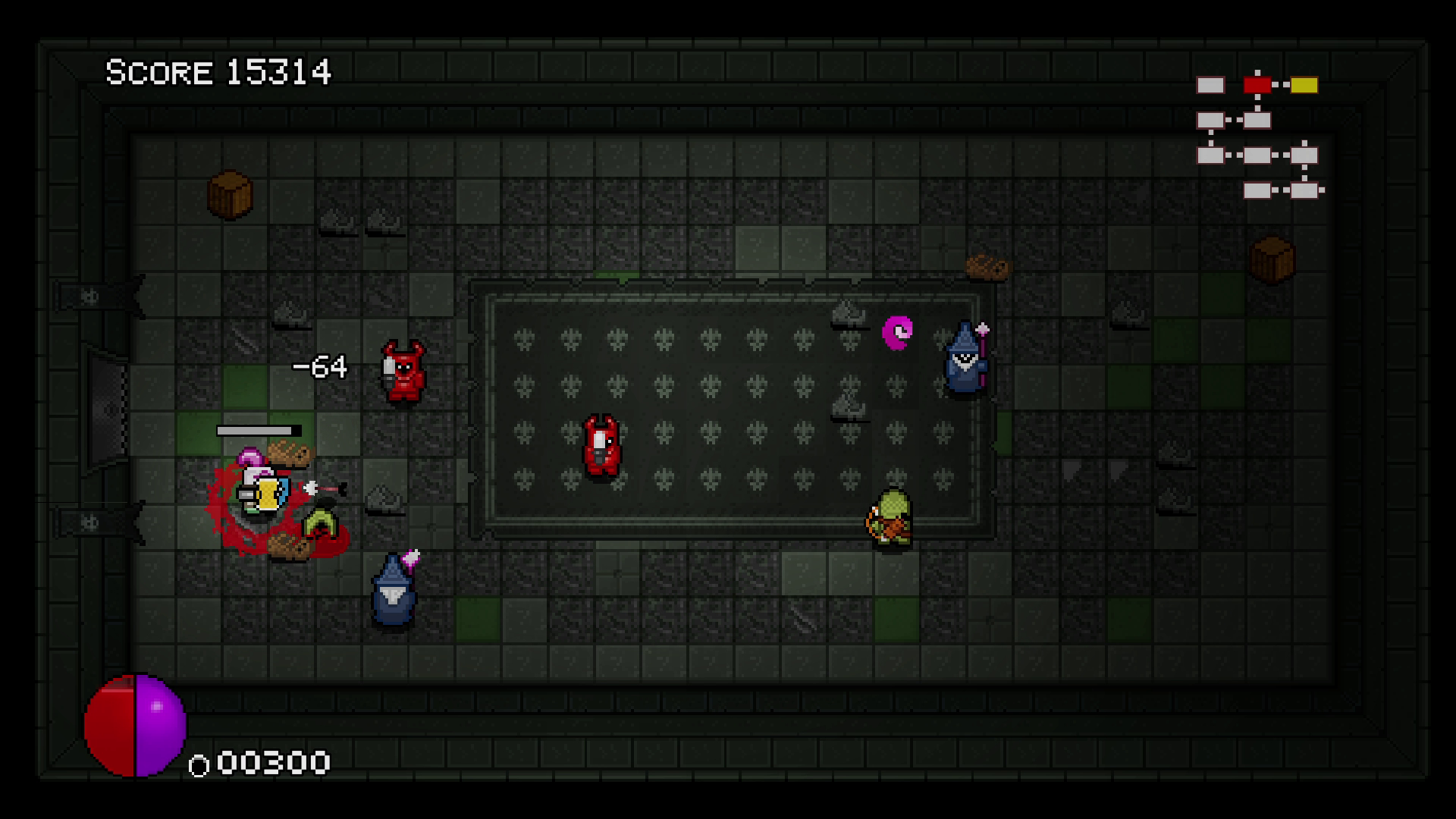
Task: Select the yellow room on the minimap
Action: point(1304,85)
